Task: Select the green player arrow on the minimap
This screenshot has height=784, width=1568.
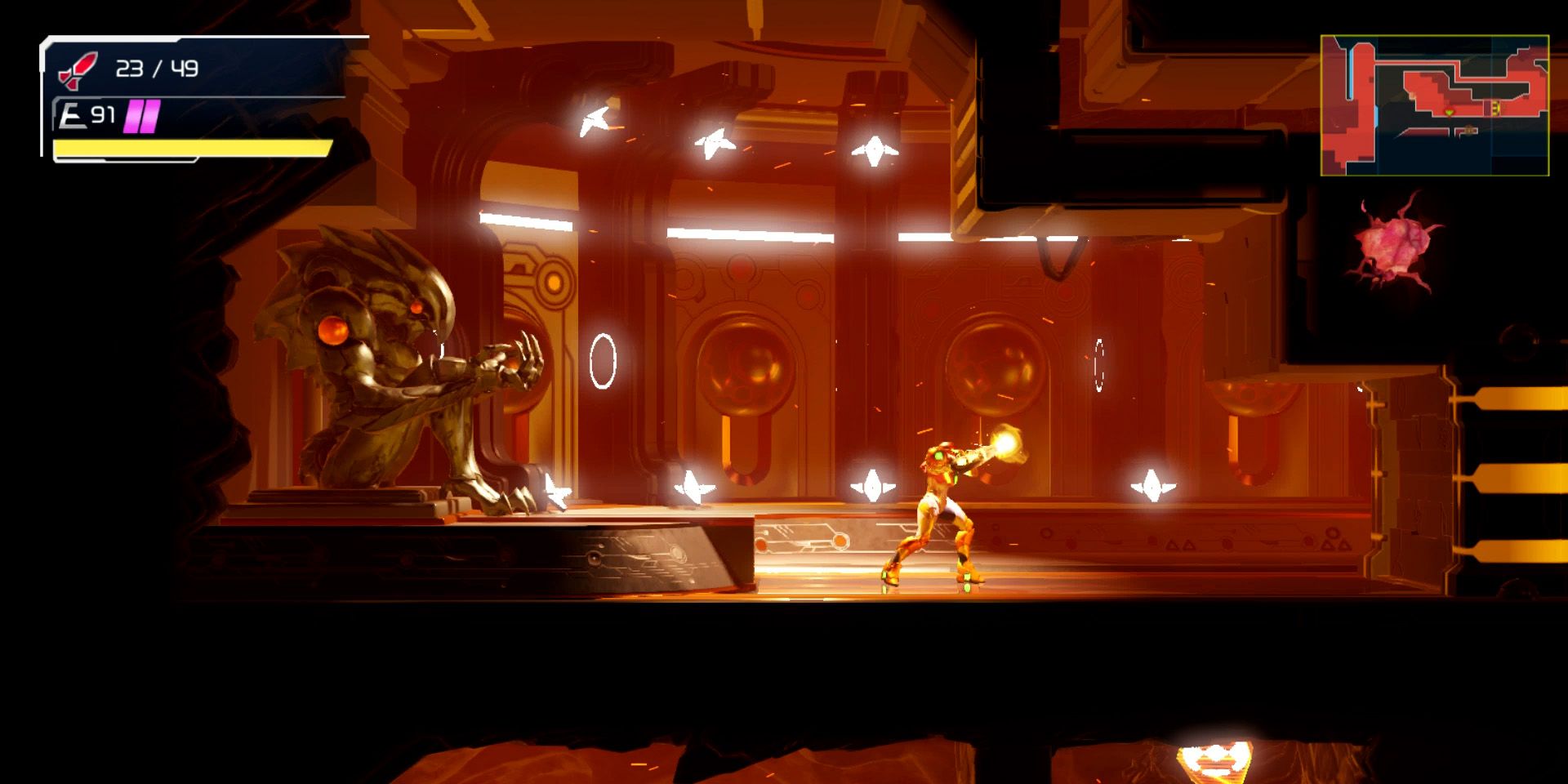Action: (1450, 112)
